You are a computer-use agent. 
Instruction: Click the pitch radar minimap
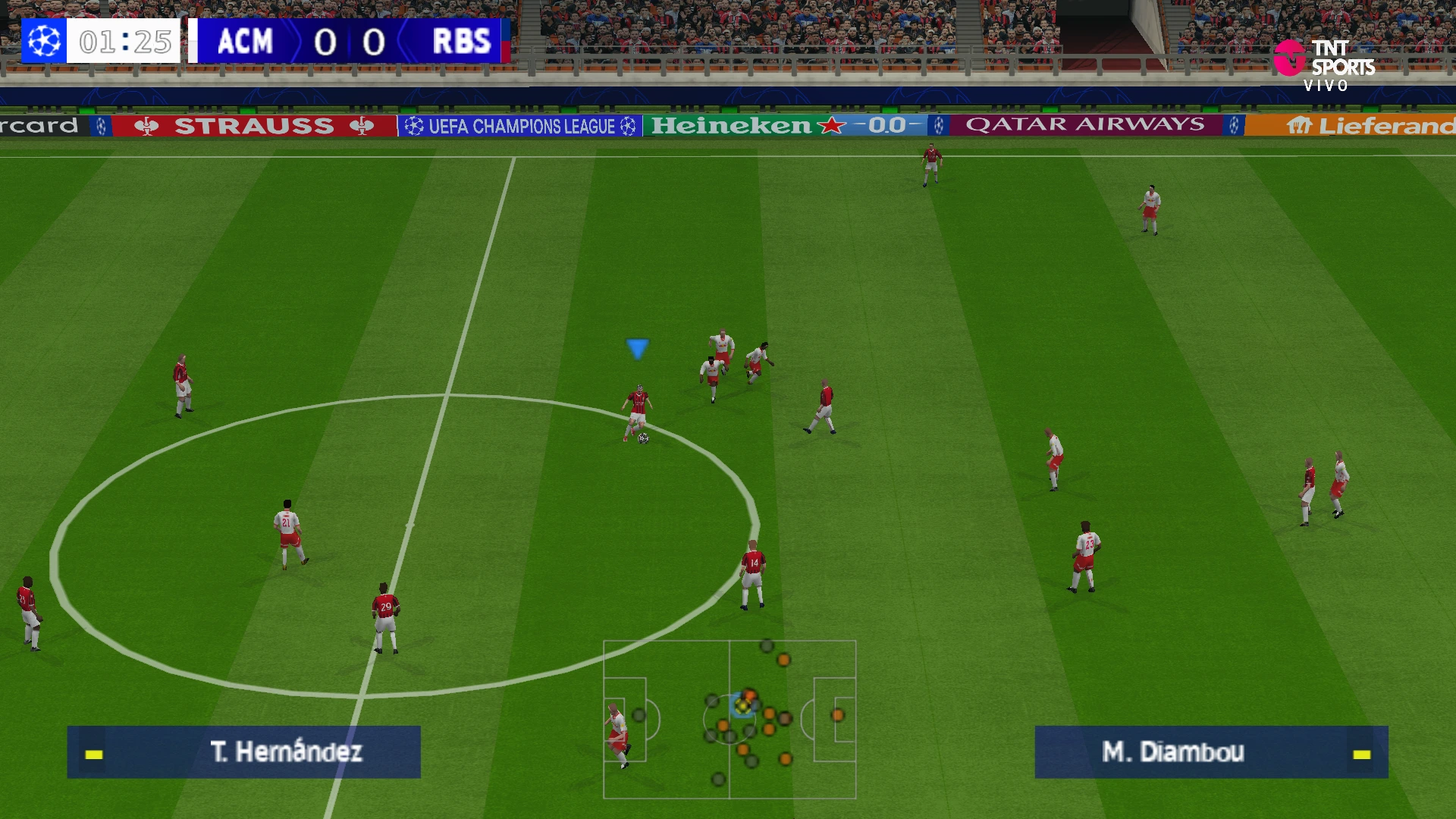click(730, 719)
